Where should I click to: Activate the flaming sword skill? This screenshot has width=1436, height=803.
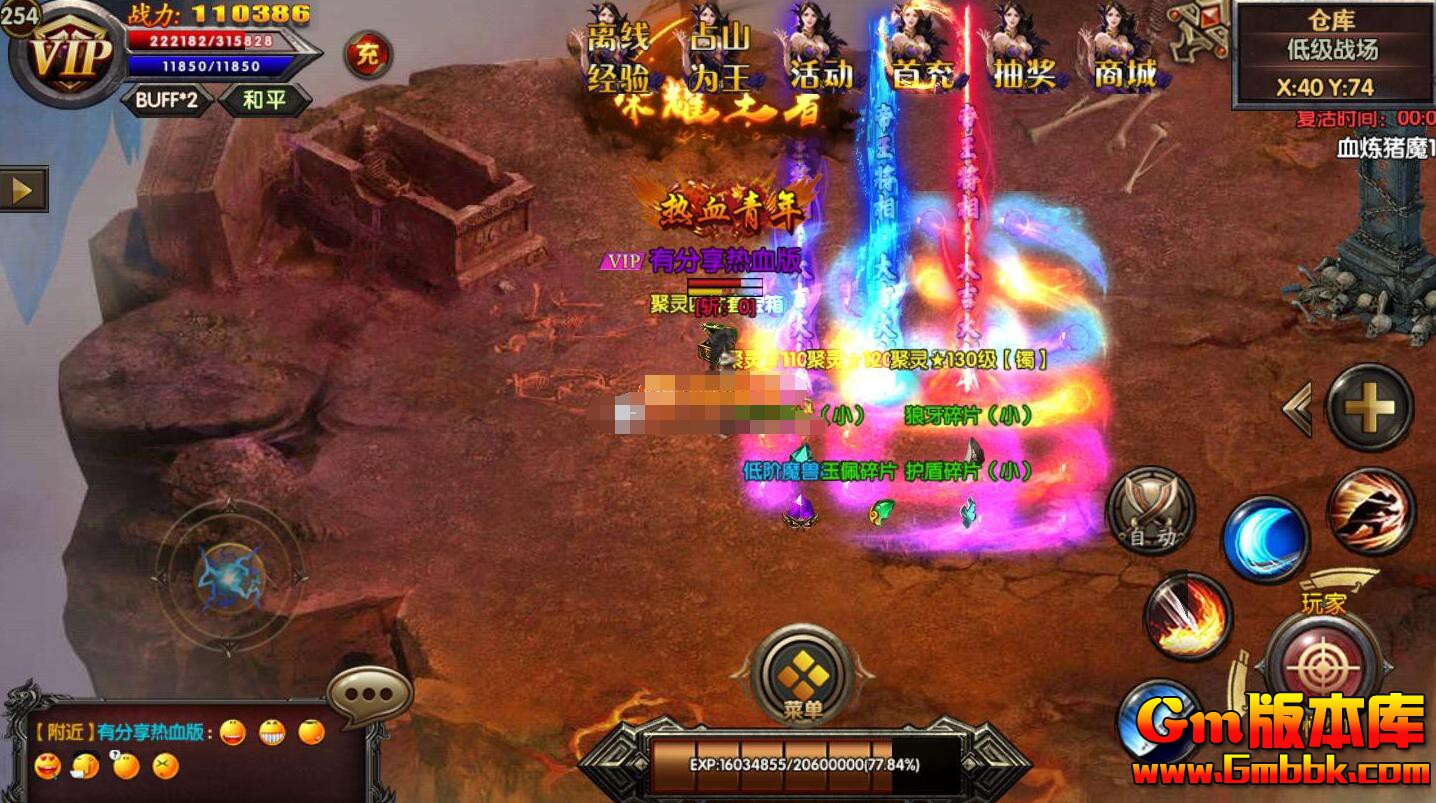tap(1188, 617)
